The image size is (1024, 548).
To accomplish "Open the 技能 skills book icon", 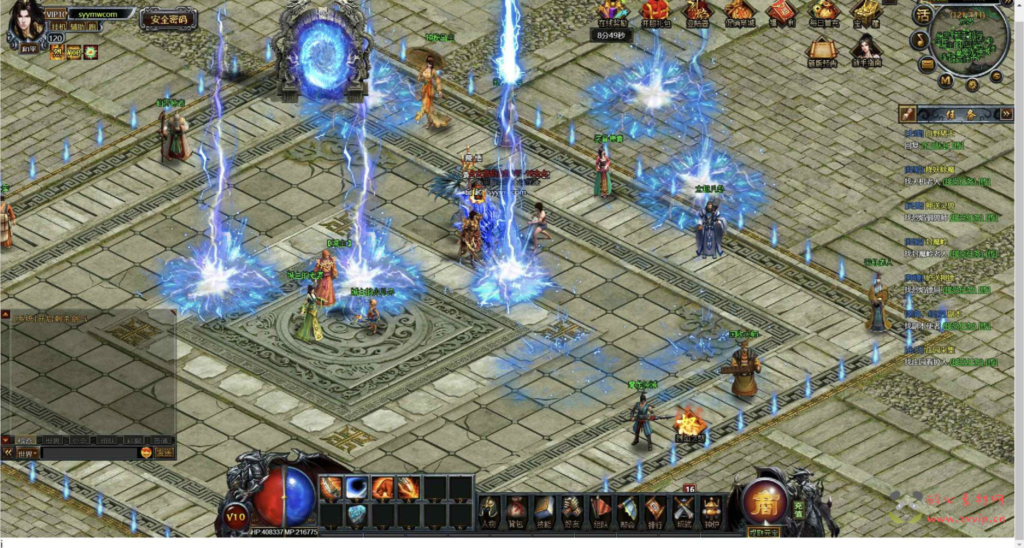I will click(543, 508).
